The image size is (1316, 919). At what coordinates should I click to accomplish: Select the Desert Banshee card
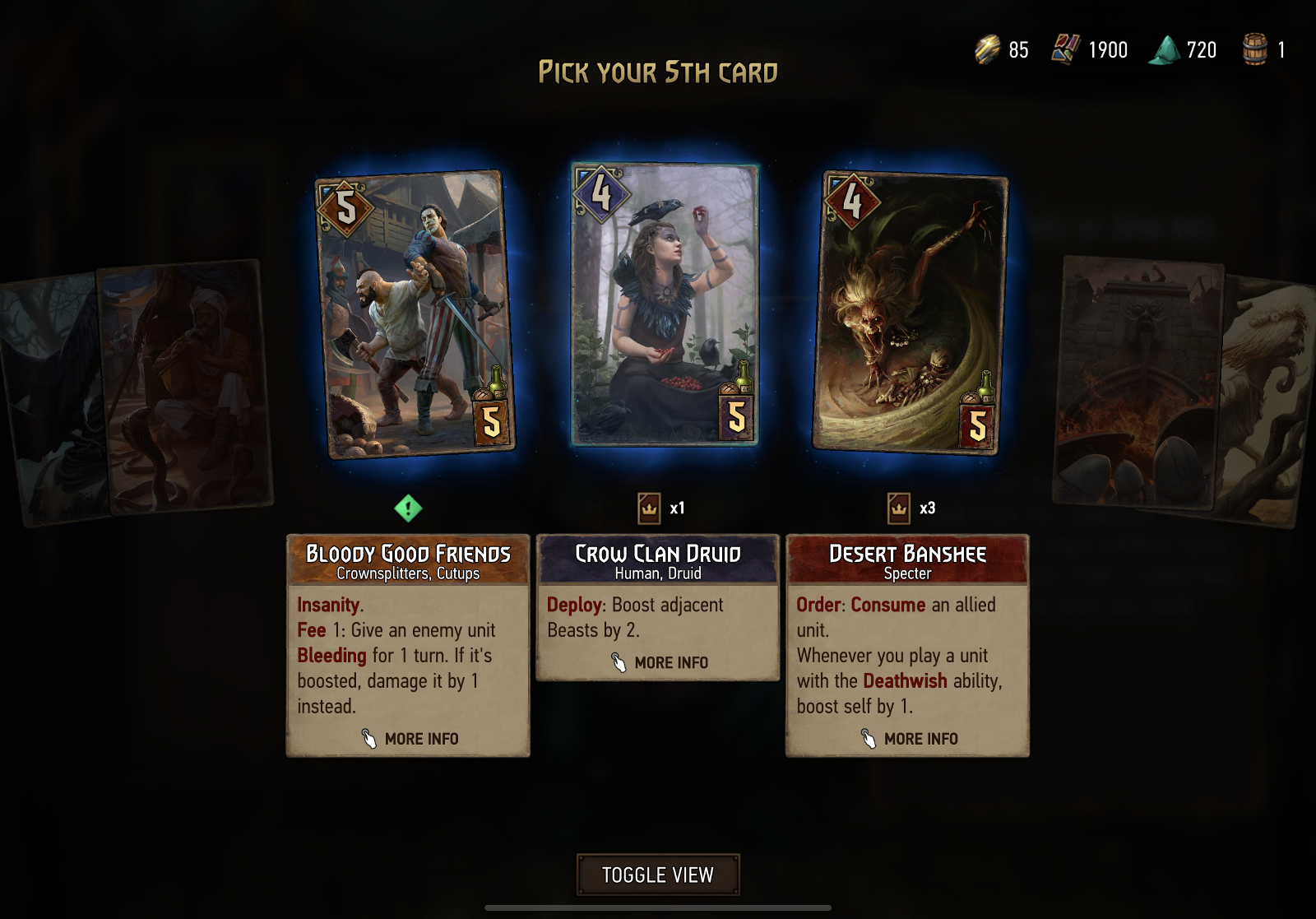(911, 313)
